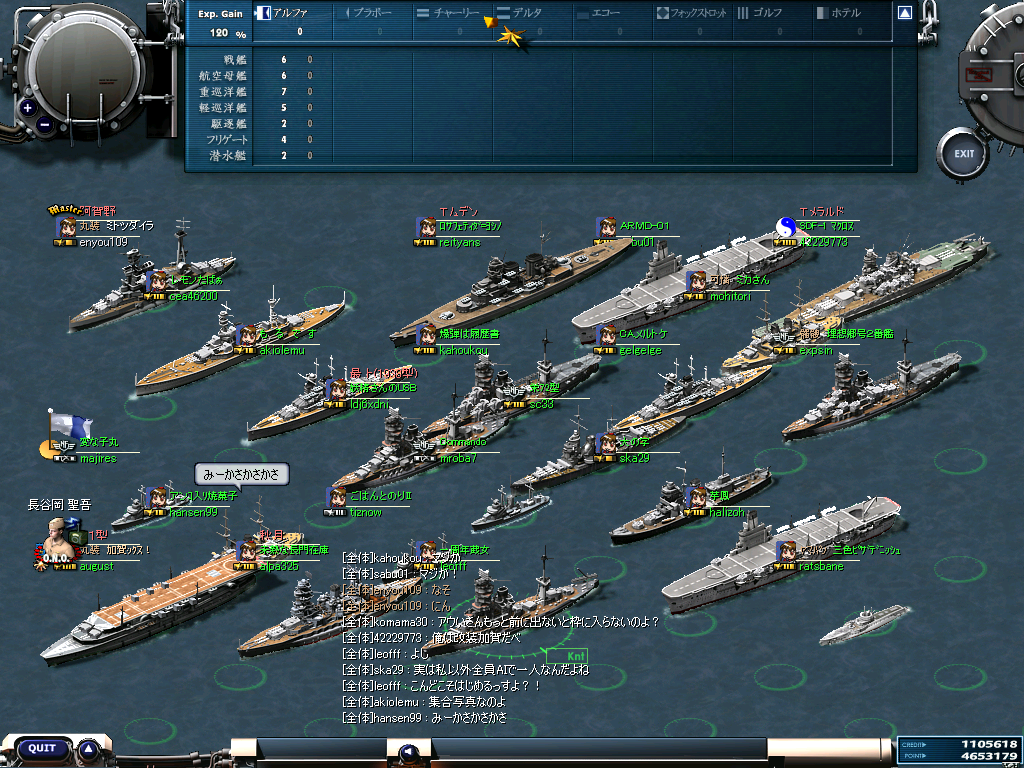The height and width of the screenshot is (768, 1024).
Task: Zoom out with the minus button
Action: [x=44, y=125]
